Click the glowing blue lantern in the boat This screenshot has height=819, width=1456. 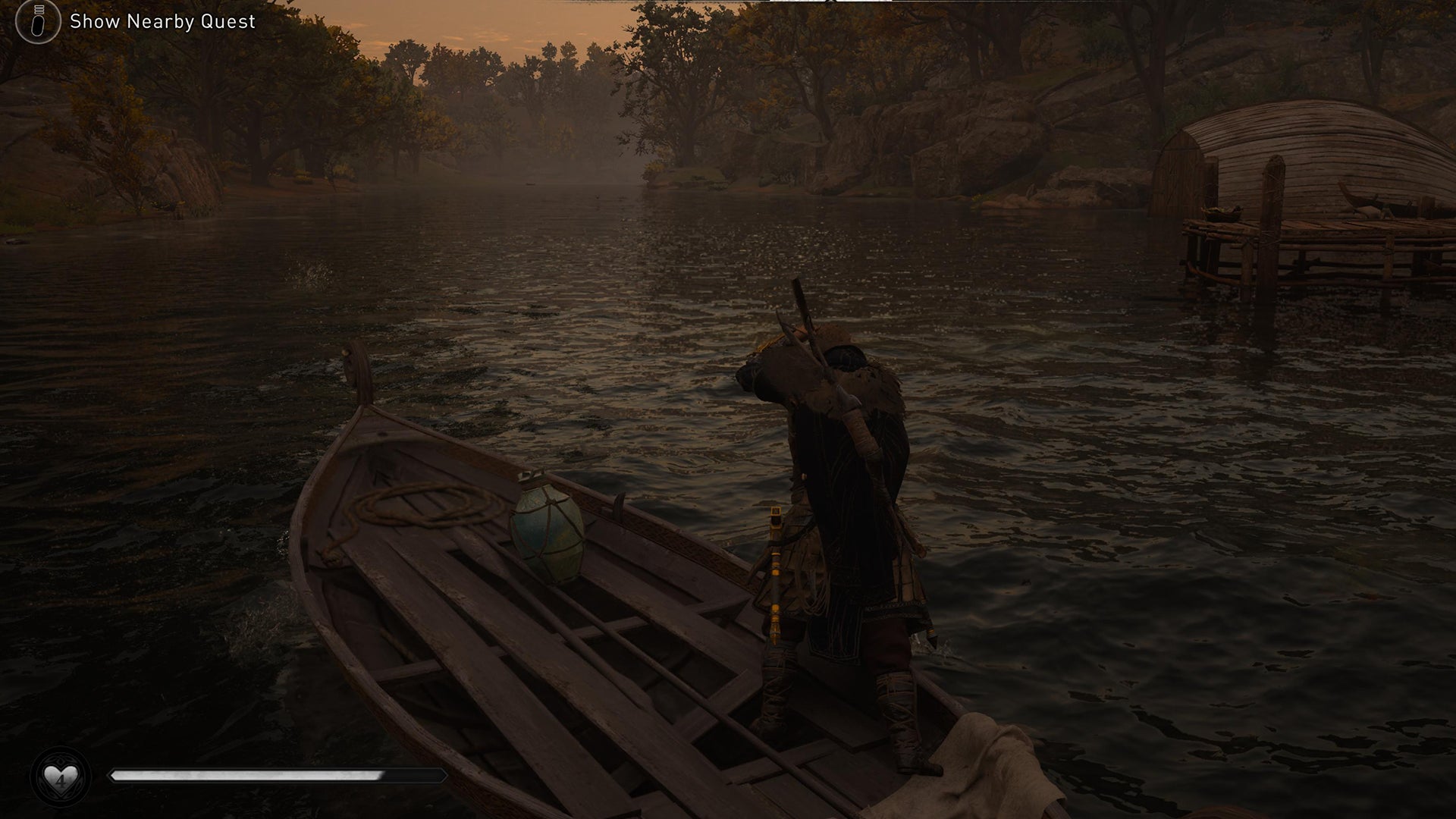546,531
